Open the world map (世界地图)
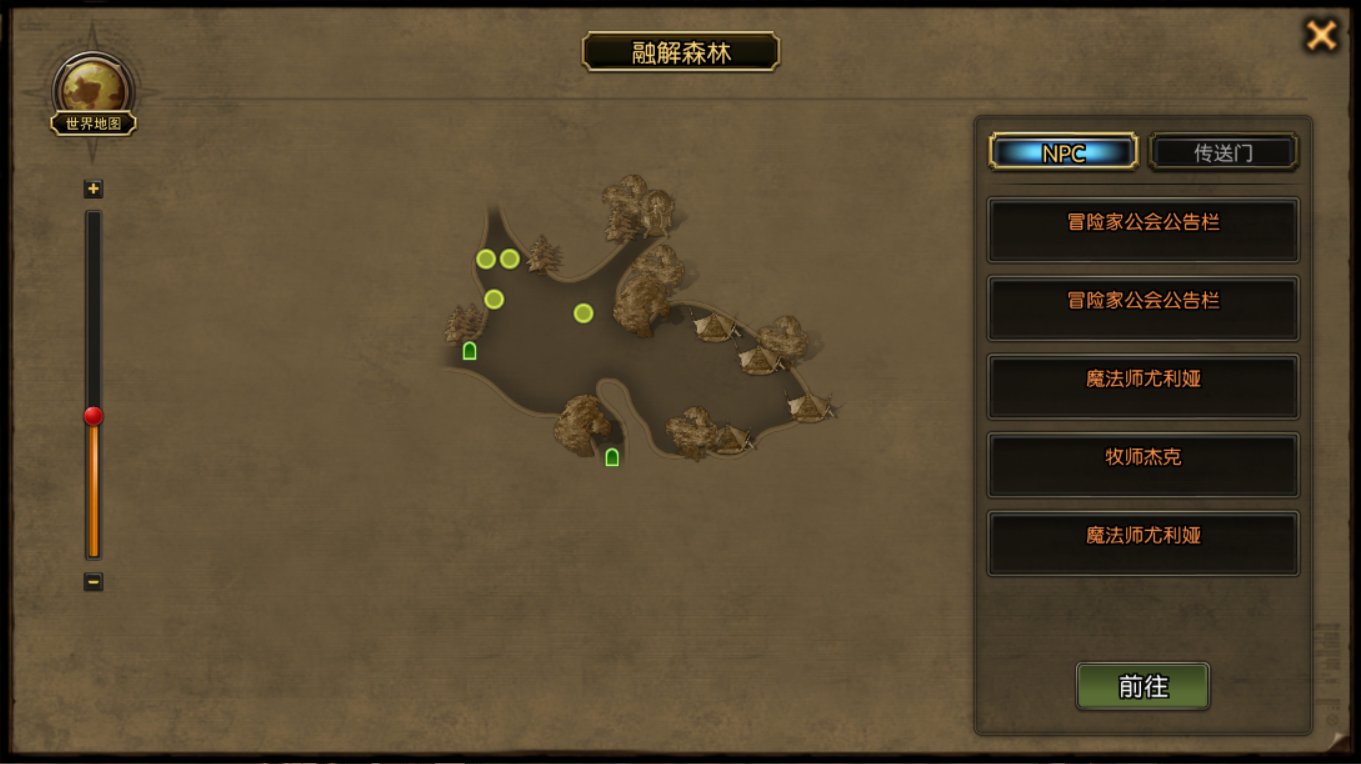 pos(94,97)
